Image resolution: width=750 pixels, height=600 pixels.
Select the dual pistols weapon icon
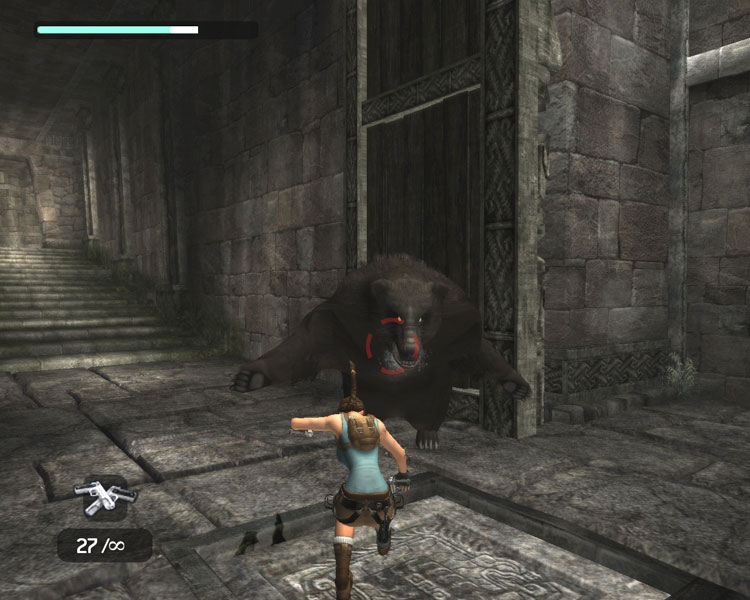[104, 497]
